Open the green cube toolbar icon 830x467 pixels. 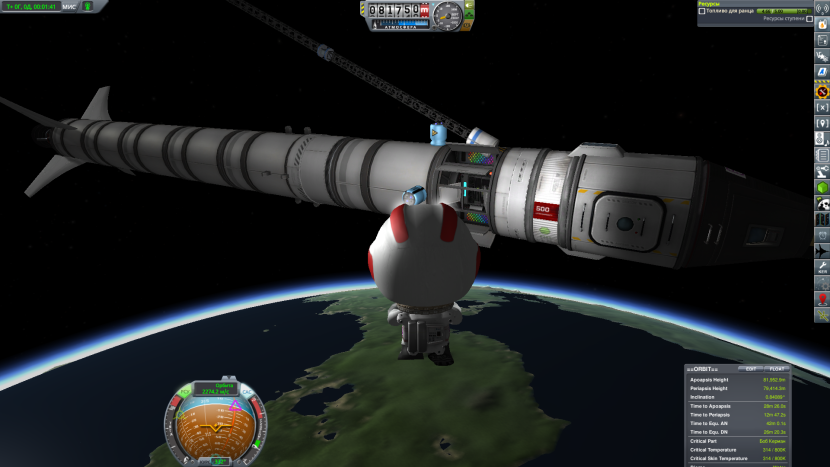pos(822,187)
